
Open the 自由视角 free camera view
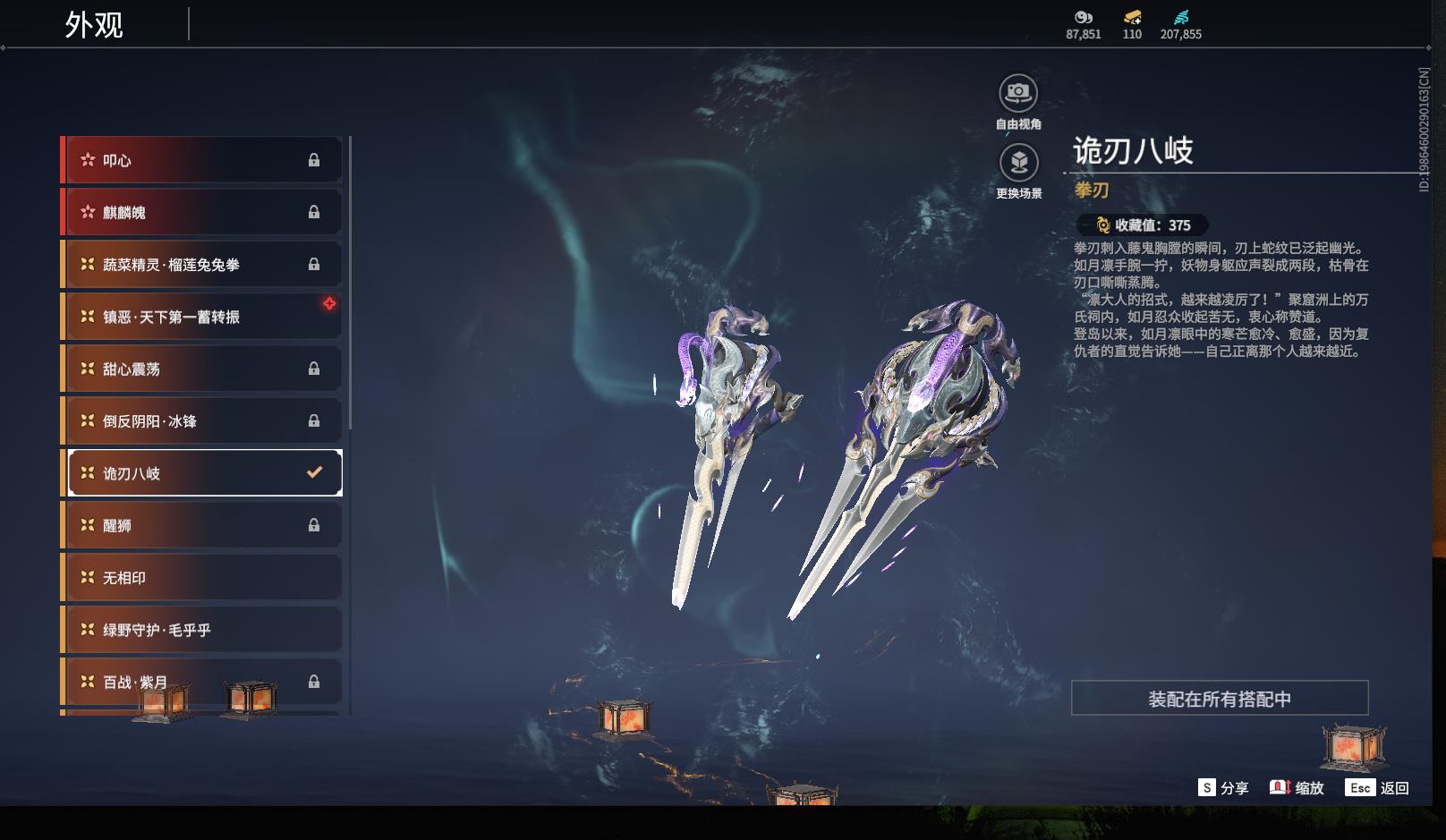(x=1018, y=94)
